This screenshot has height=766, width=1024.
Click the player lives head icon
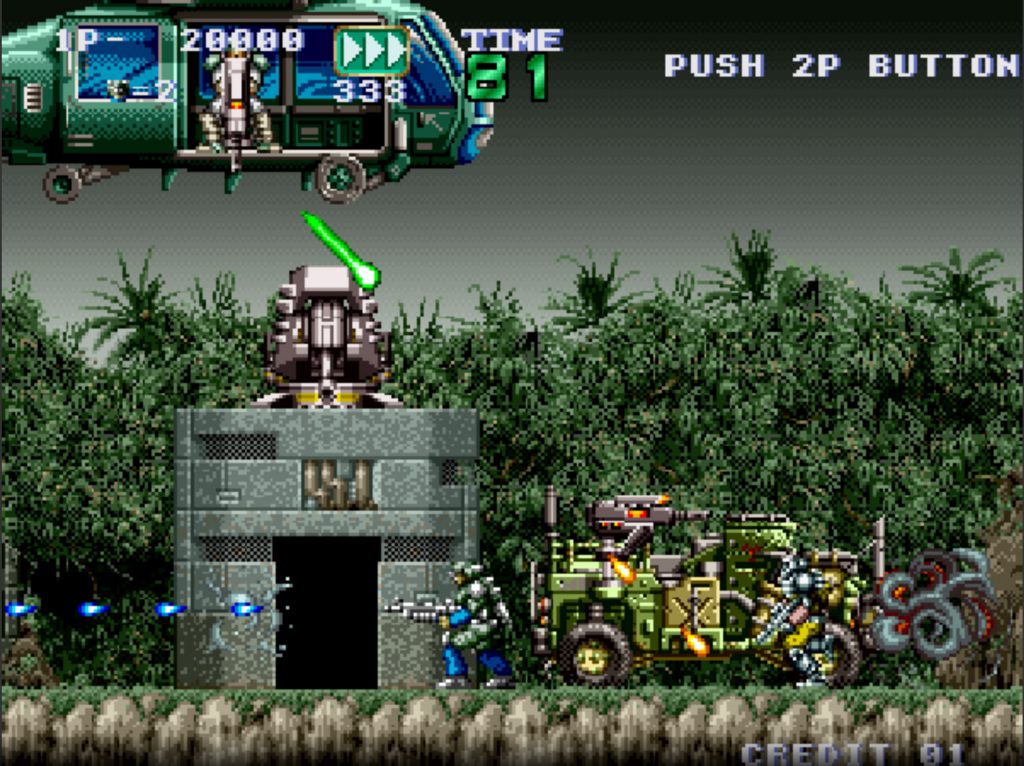pos(119,90)
